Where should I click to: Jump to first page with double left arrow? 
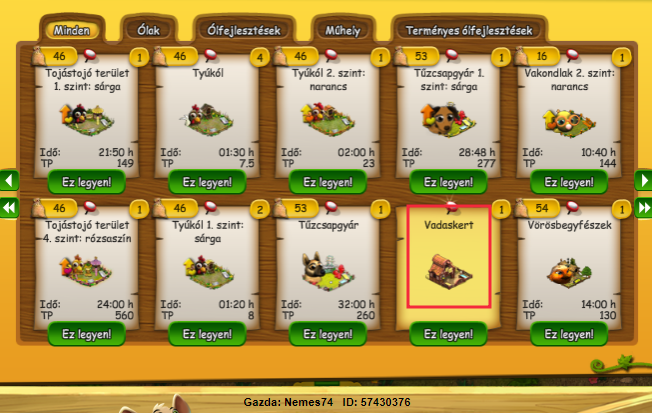[9, 207]
